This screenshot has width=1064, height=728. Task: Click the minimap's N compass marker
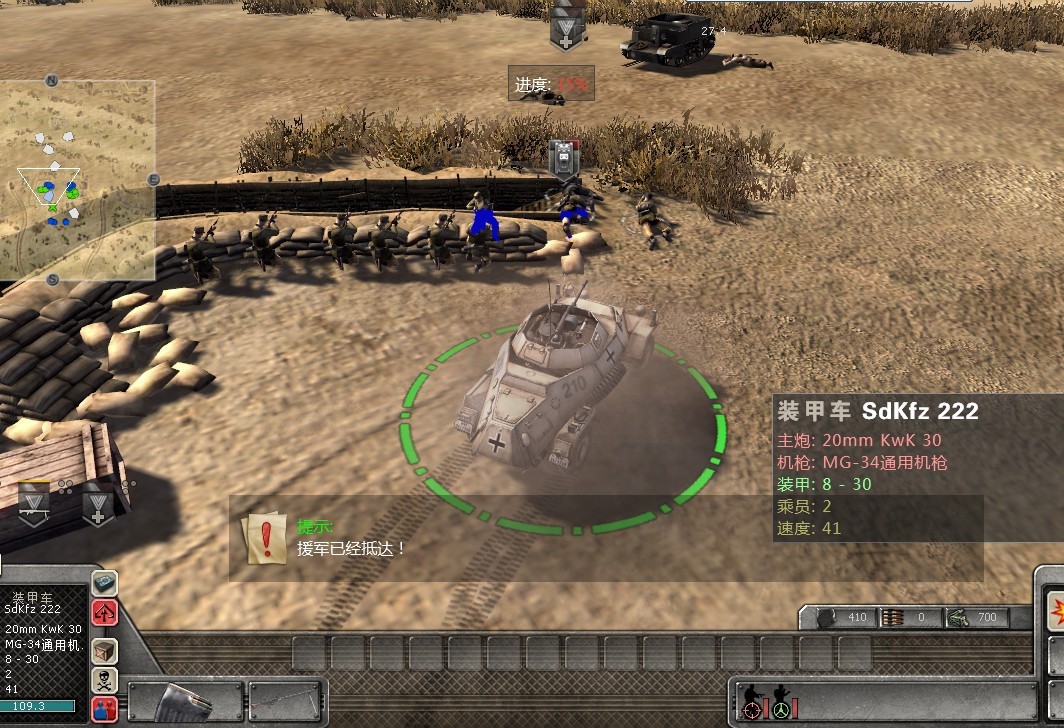tap(52, 81)
